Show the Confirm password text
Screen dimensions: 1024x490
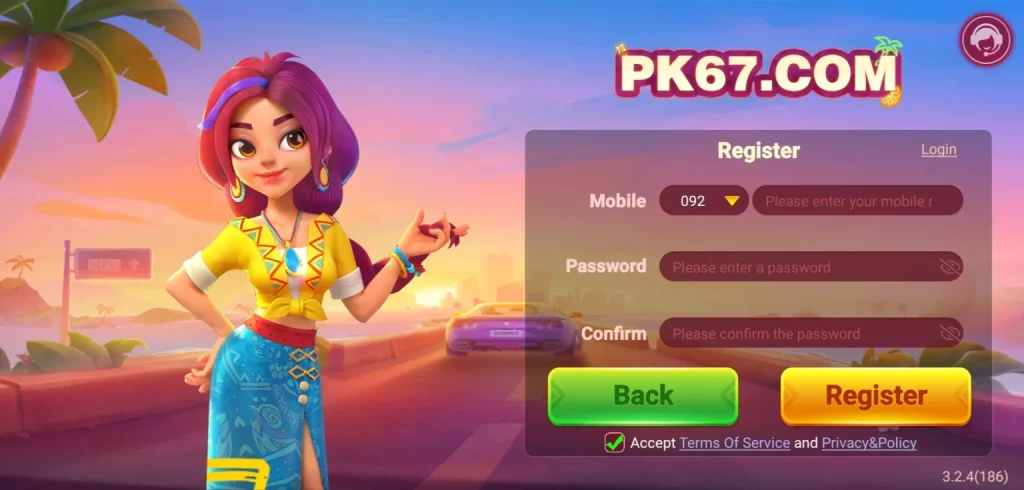(949, 333)
